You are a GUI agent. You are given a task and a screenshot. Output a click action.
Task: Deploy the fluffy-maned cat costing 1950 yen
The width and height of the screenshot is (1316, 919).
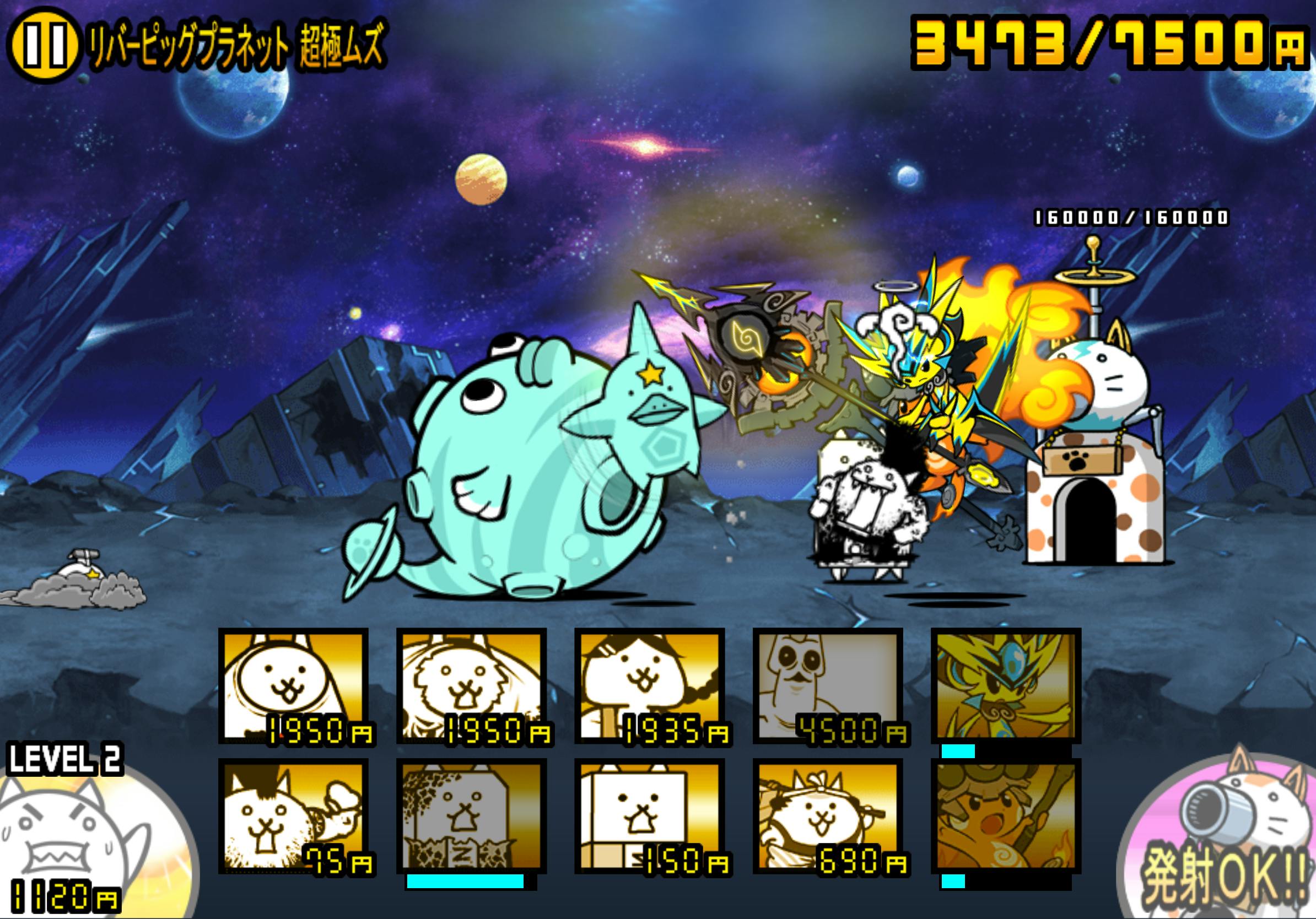click(472, 686)
